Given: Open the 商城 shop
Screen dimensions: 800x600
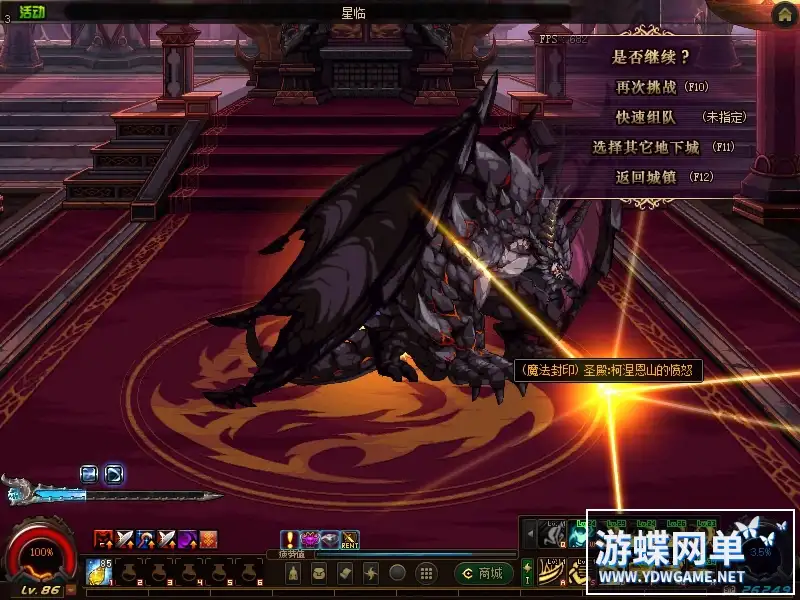Looking at the screenshot, I should pos(484,573).
